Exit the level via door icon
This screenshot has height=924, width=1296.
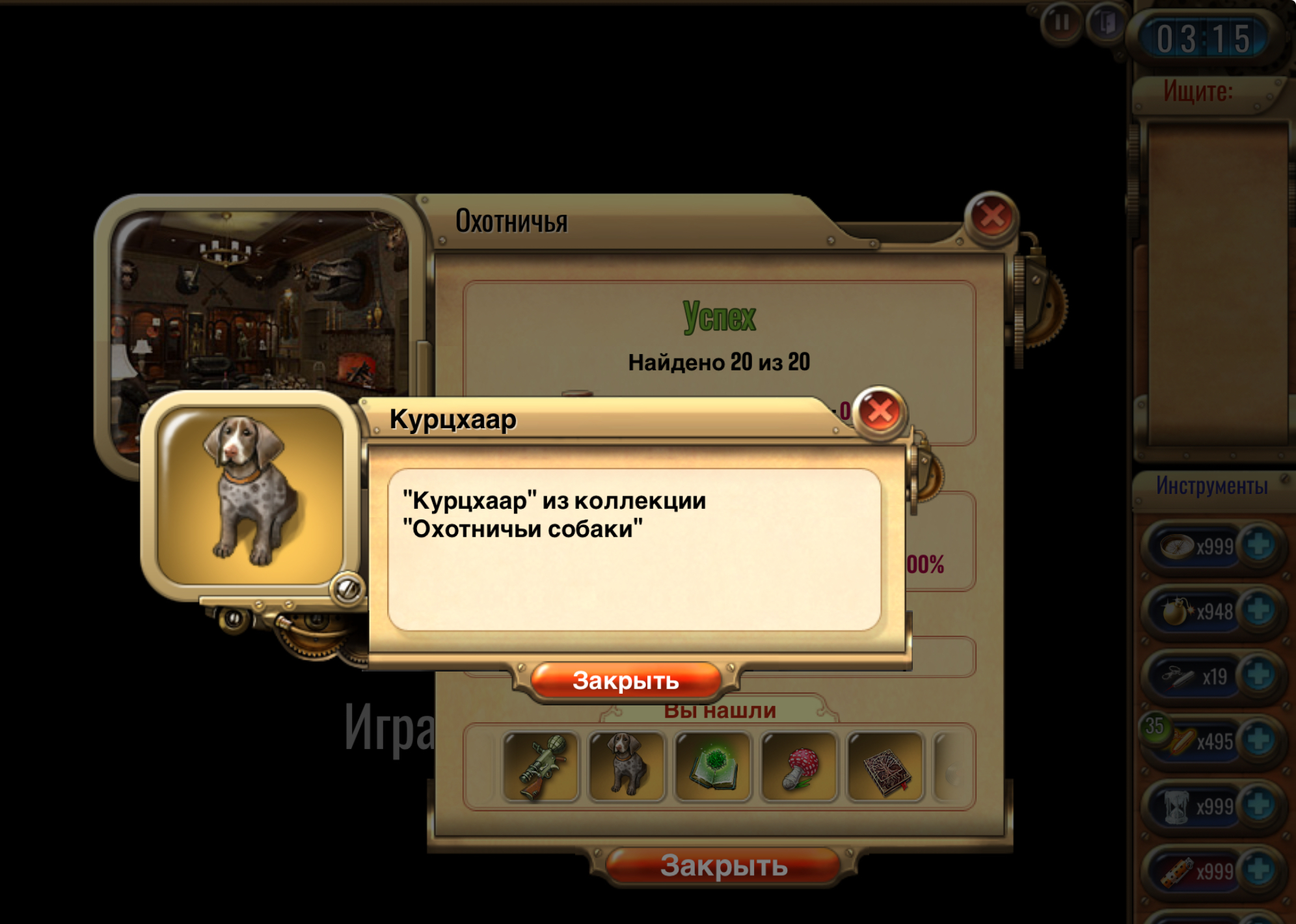click(1106, 23)
